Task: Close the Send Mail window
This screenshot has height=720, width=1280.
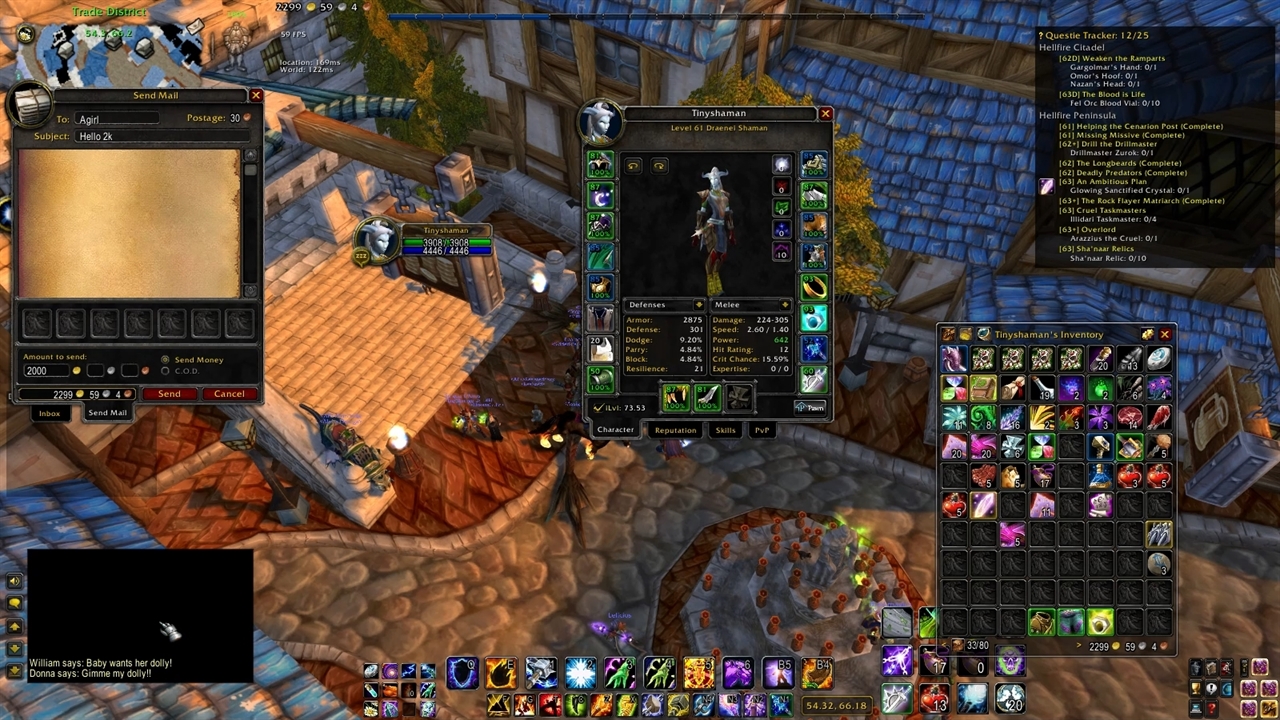Action: coord(256,95)
